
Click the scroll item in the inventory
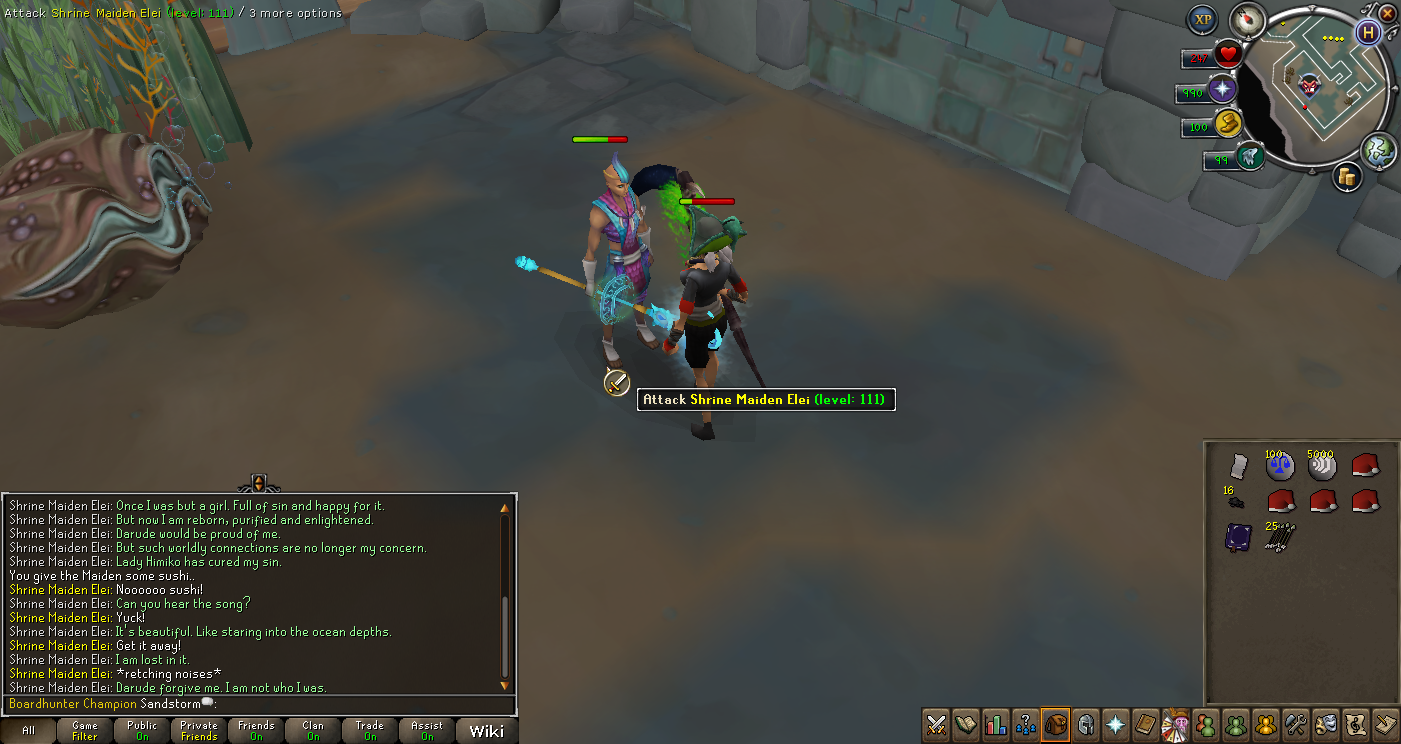pos(1238,466)
